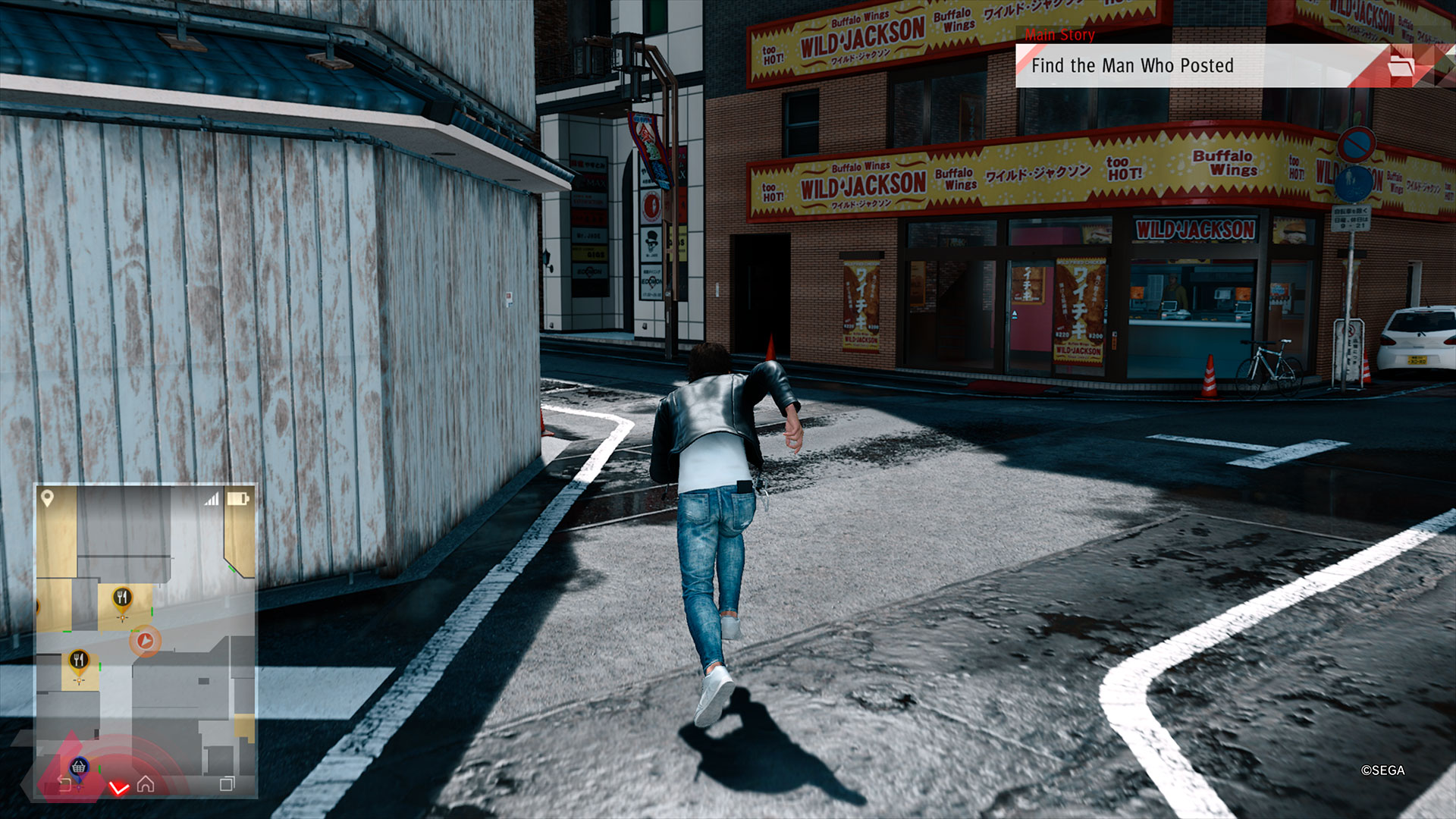This screenshot has height=819, width=1456.
Task: Tap the phone's recent apps square icon
Action: click(x=227, y=784)
